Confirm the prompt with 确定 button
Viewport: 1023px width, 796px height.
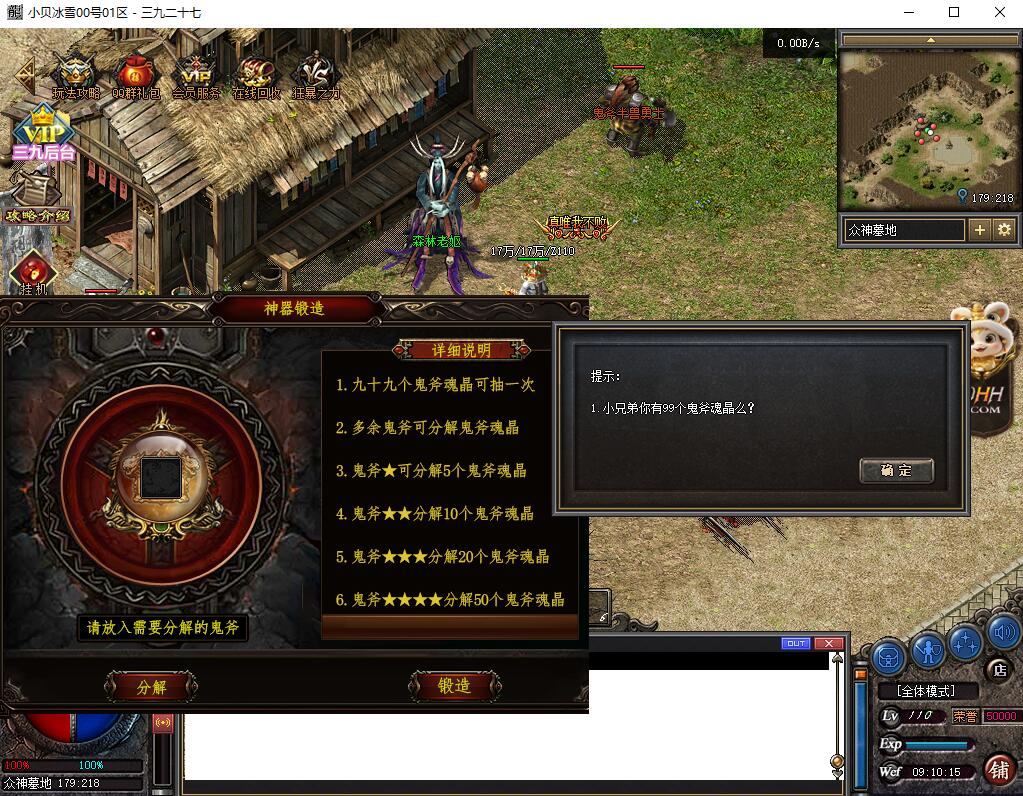(x=896, y=470)
